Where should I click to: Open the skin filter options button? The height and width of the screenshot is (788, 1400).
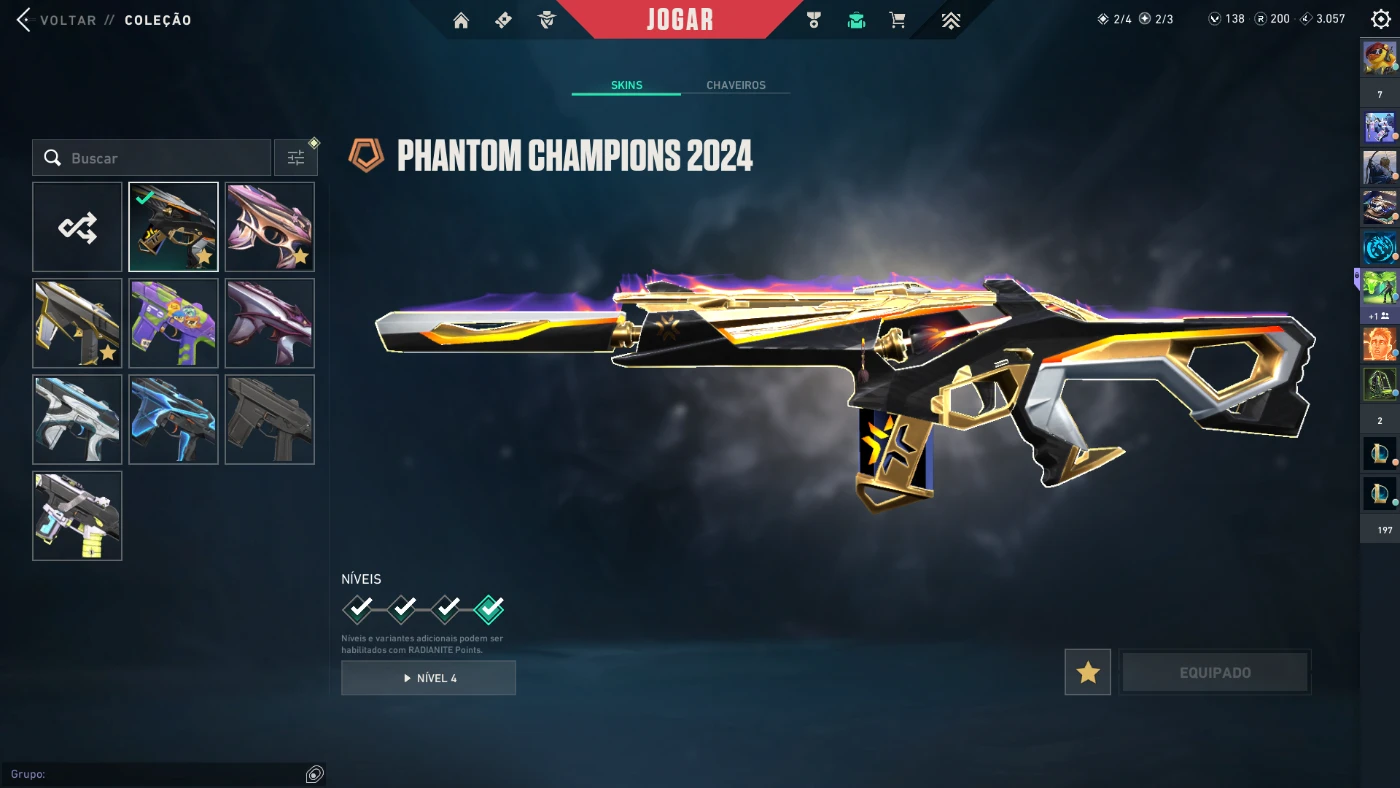pos(296,158)
